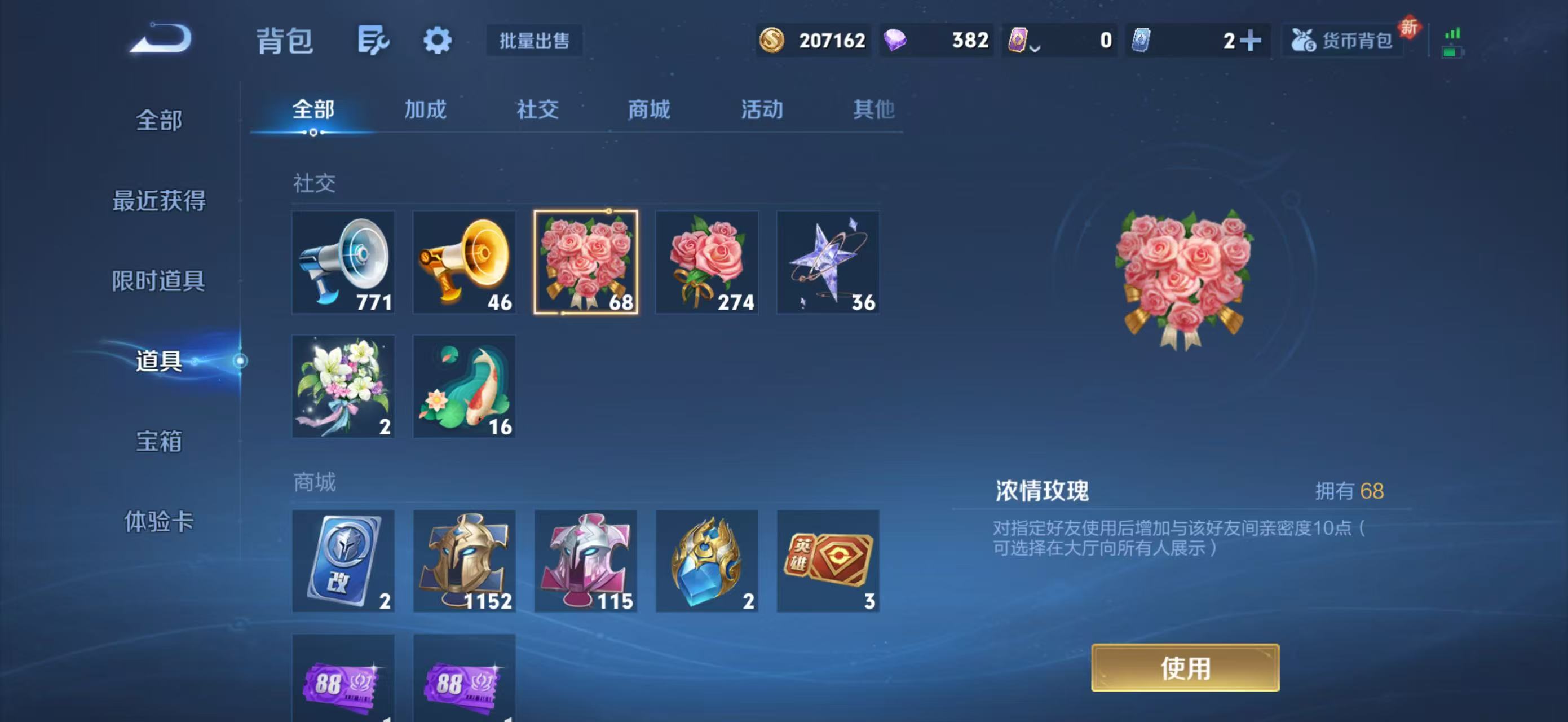This screenshot has height=722, width=1568.
Task: Click the 批量出售 batch sell button
Action: point(534,40)
